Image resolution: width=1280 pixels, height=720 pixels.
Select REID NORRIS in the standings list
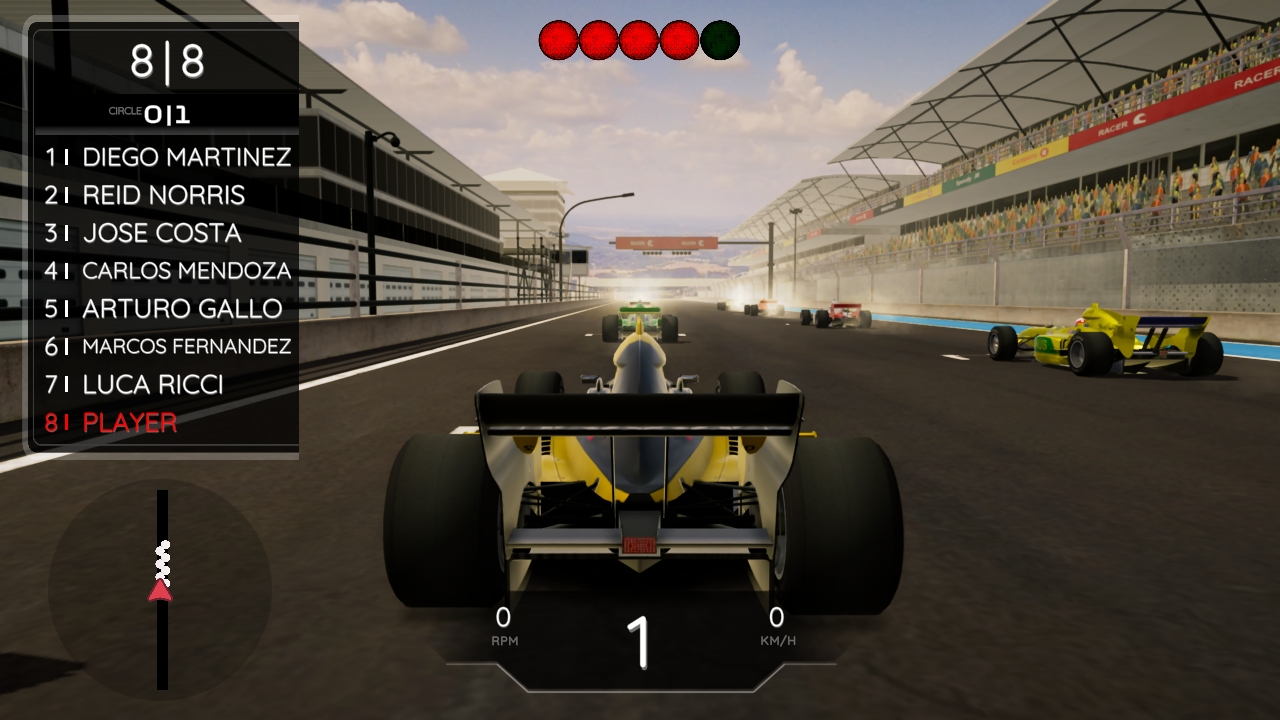pos(165,195)
